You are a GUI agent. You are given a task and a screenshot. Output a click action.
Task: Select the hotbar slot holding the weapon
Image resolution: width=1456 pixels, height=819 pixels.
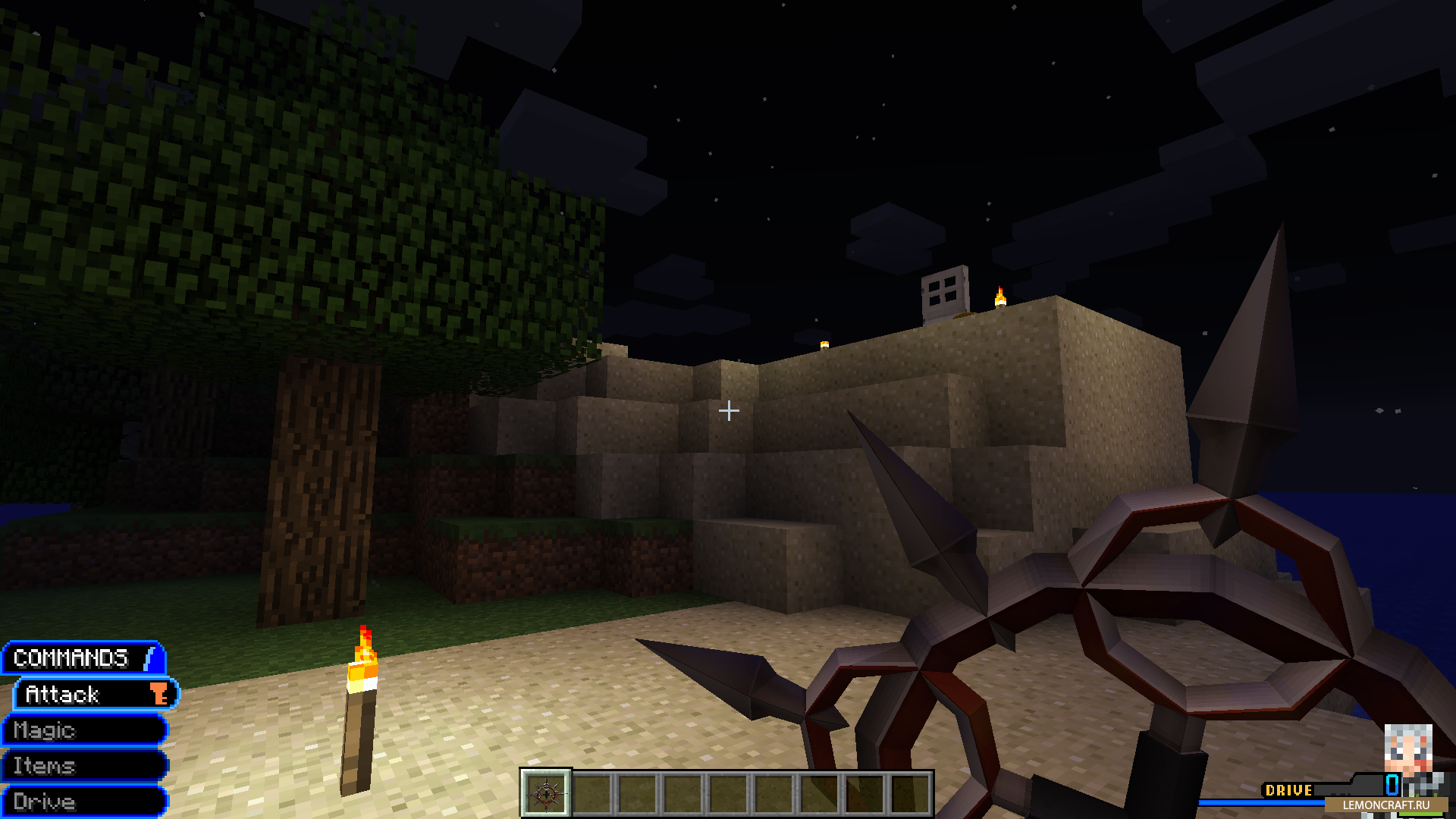(546, 794)
